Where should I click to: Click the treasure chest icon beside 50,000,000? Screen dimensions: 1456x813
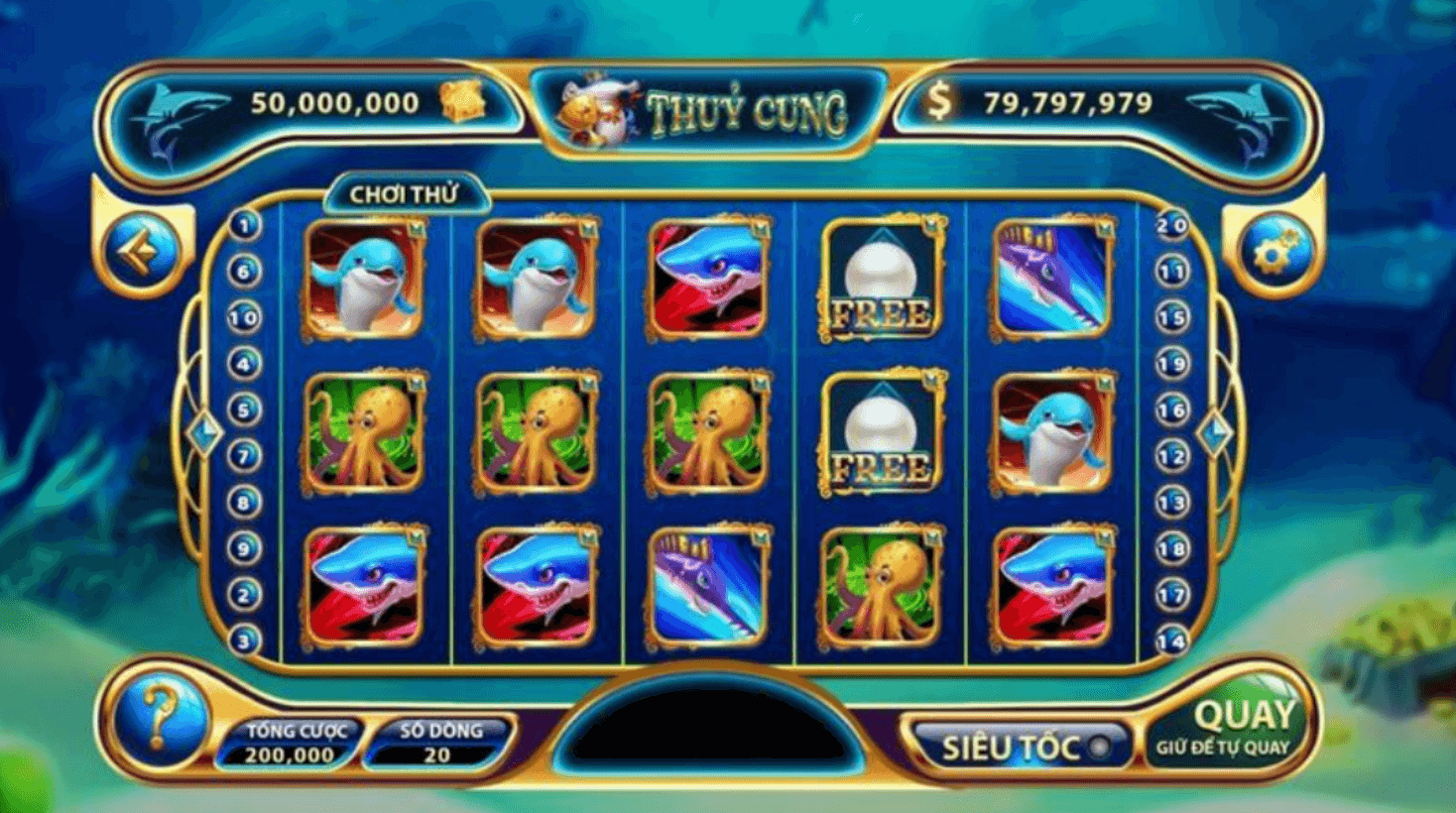[x=461, y=102]
